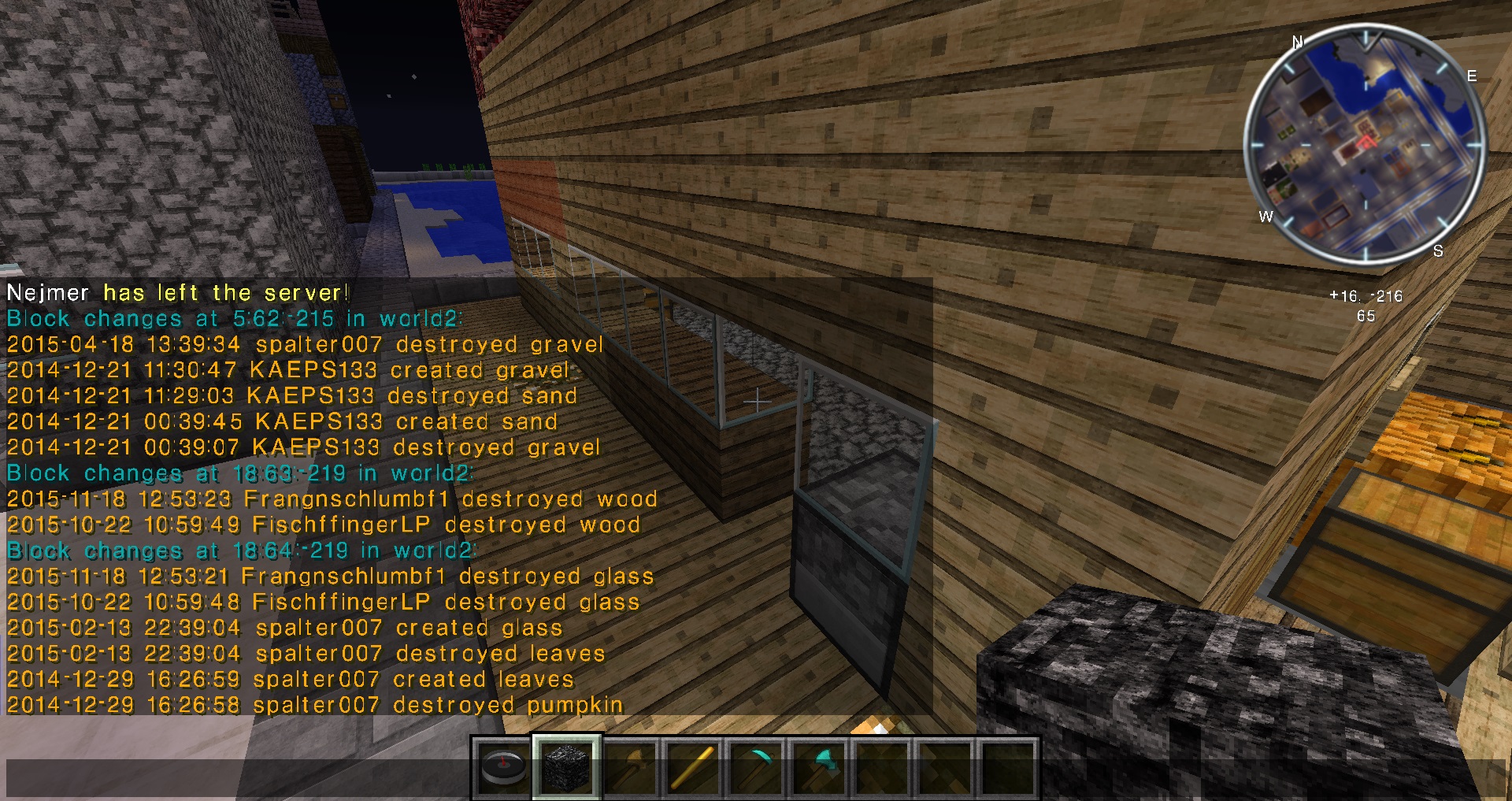This screenshot has height=801, width=1512.
Task: Select the compass hotbar slot
Action: (x=503, y=768)
